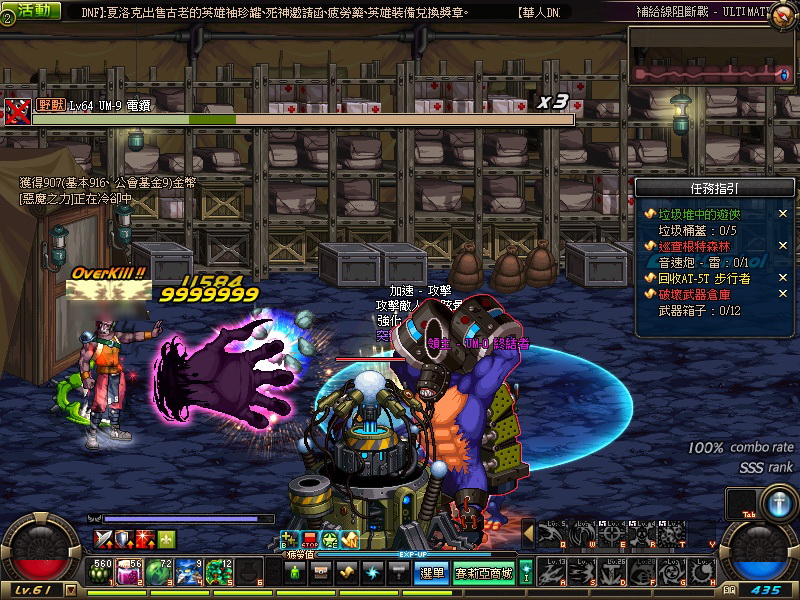800x600 pixels.
Task: Remove 破壞武器倉庫 from the quest tracker
Action: point(783,294)
